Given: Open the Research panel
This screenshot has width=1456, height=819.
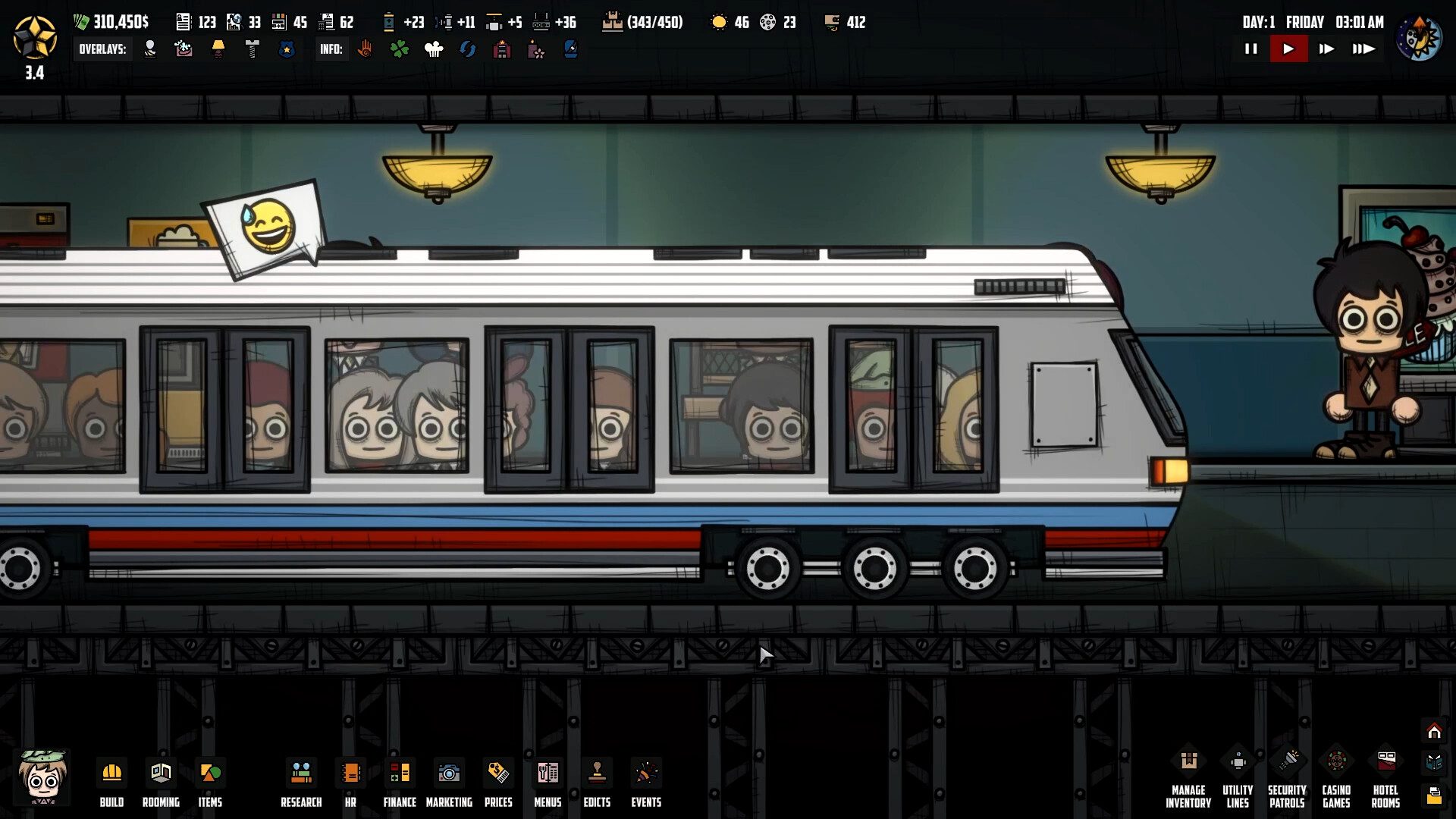Looking at the screenshot, I should [x=301, y=783].
